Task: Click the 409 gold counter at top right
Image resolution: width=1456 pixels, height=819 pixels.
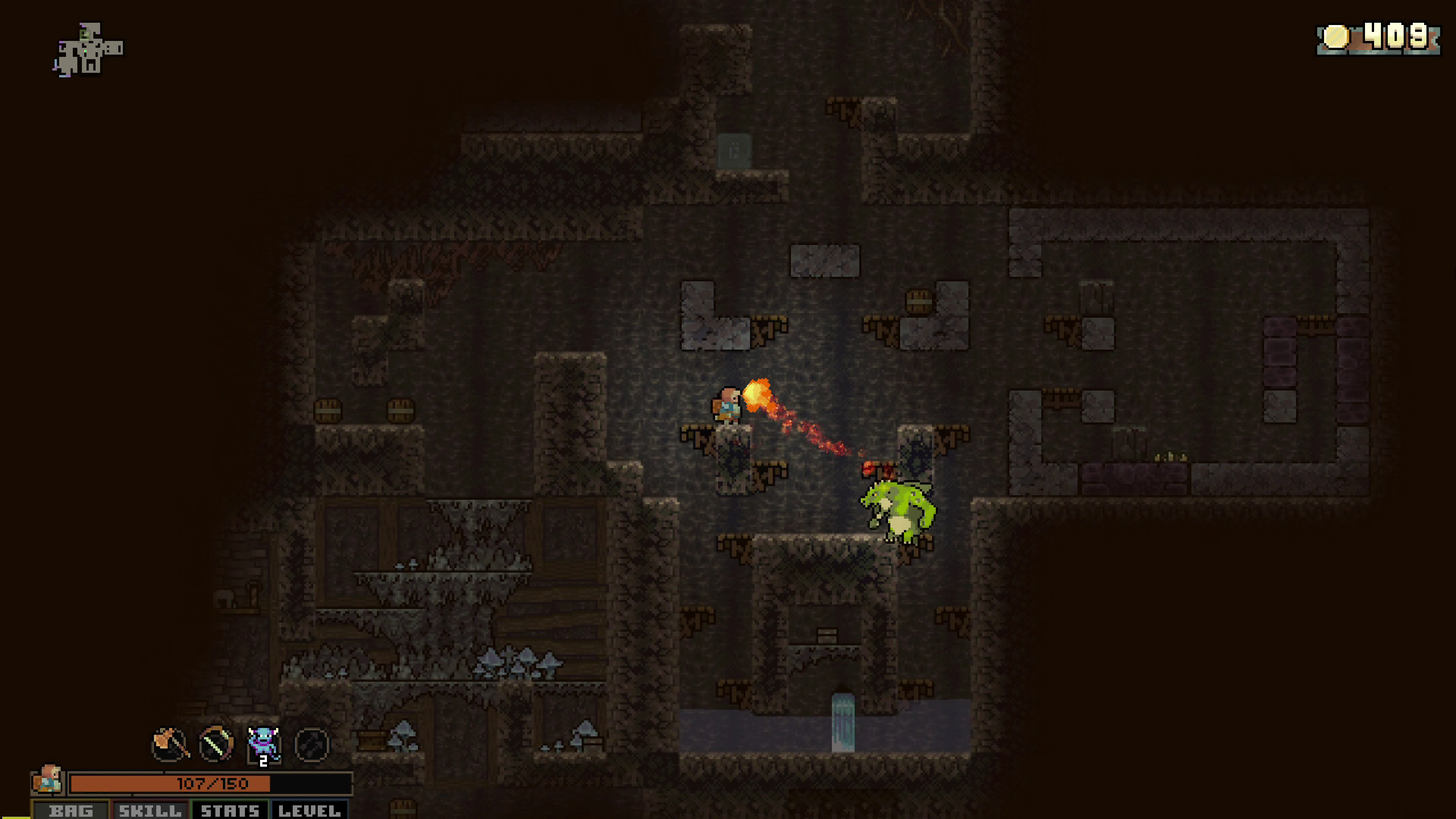Action: tap(1396, 36)
